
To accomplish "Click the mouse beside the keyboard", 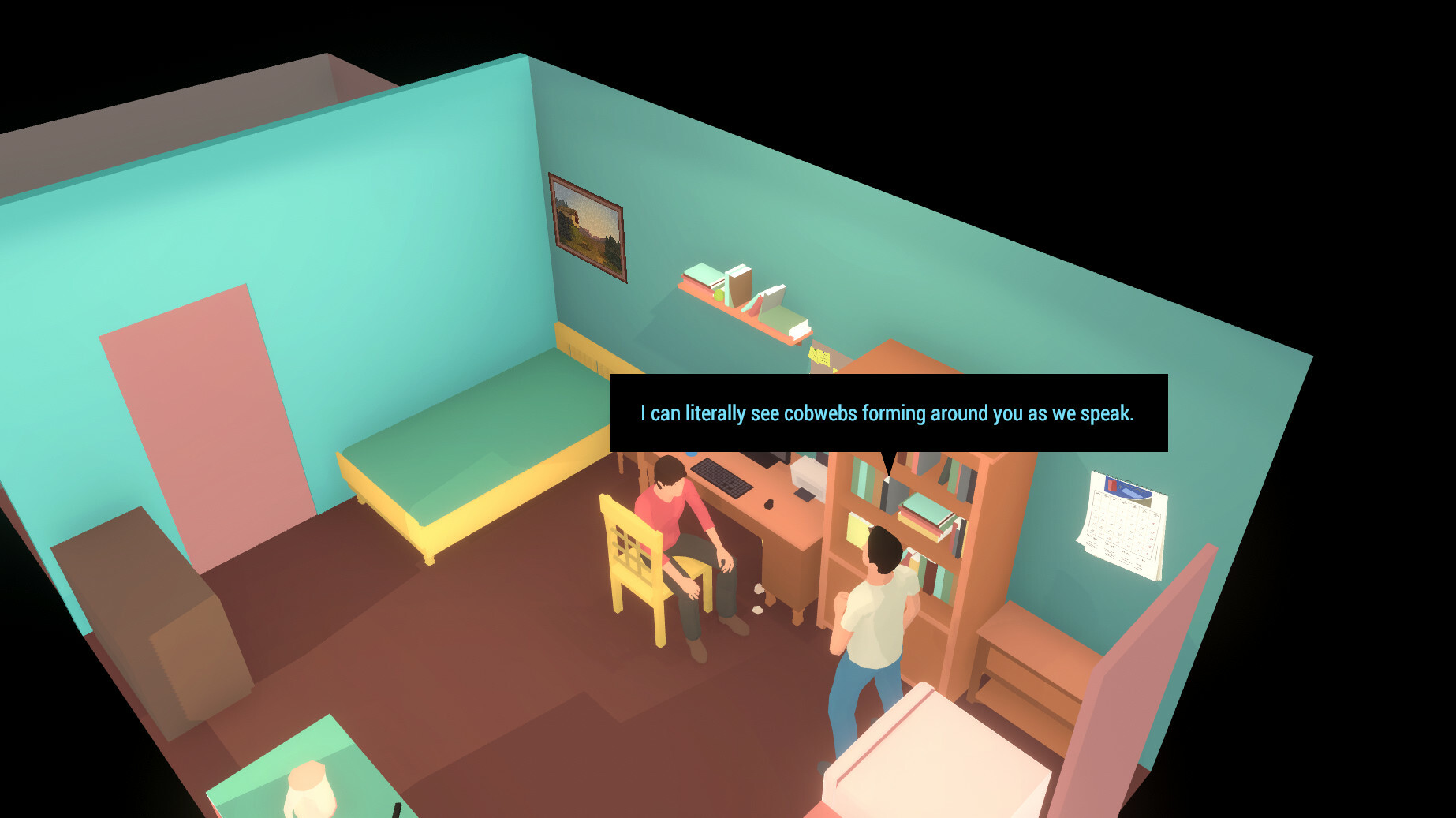I will pos(769,504).
